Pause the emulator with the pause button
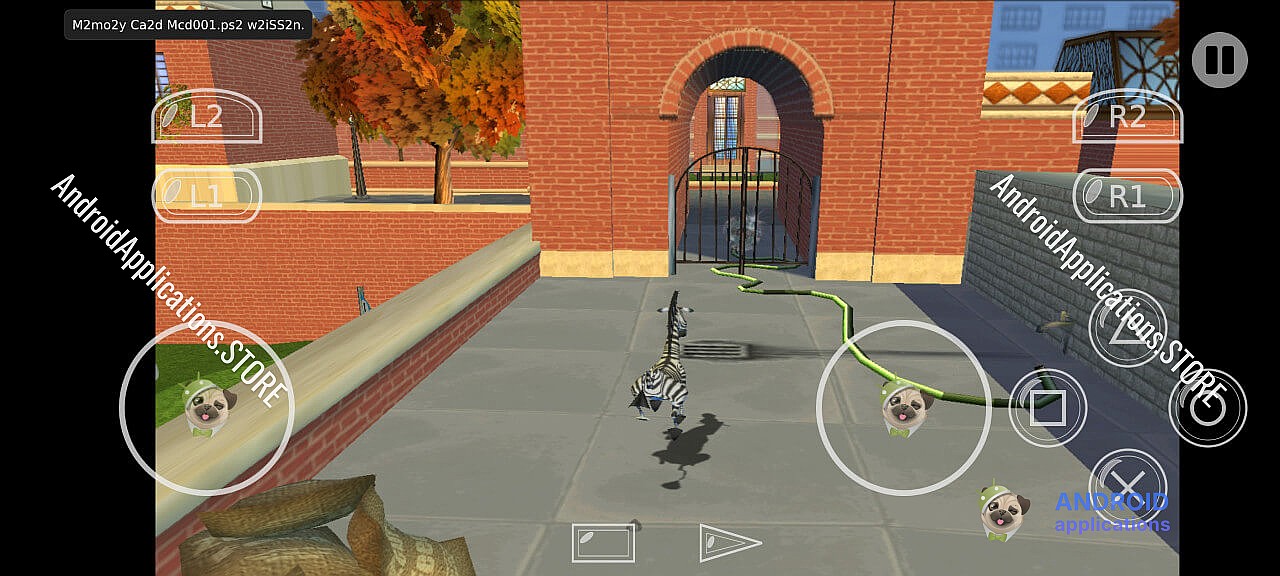Screen dimensions: 1280x576 1219,60
